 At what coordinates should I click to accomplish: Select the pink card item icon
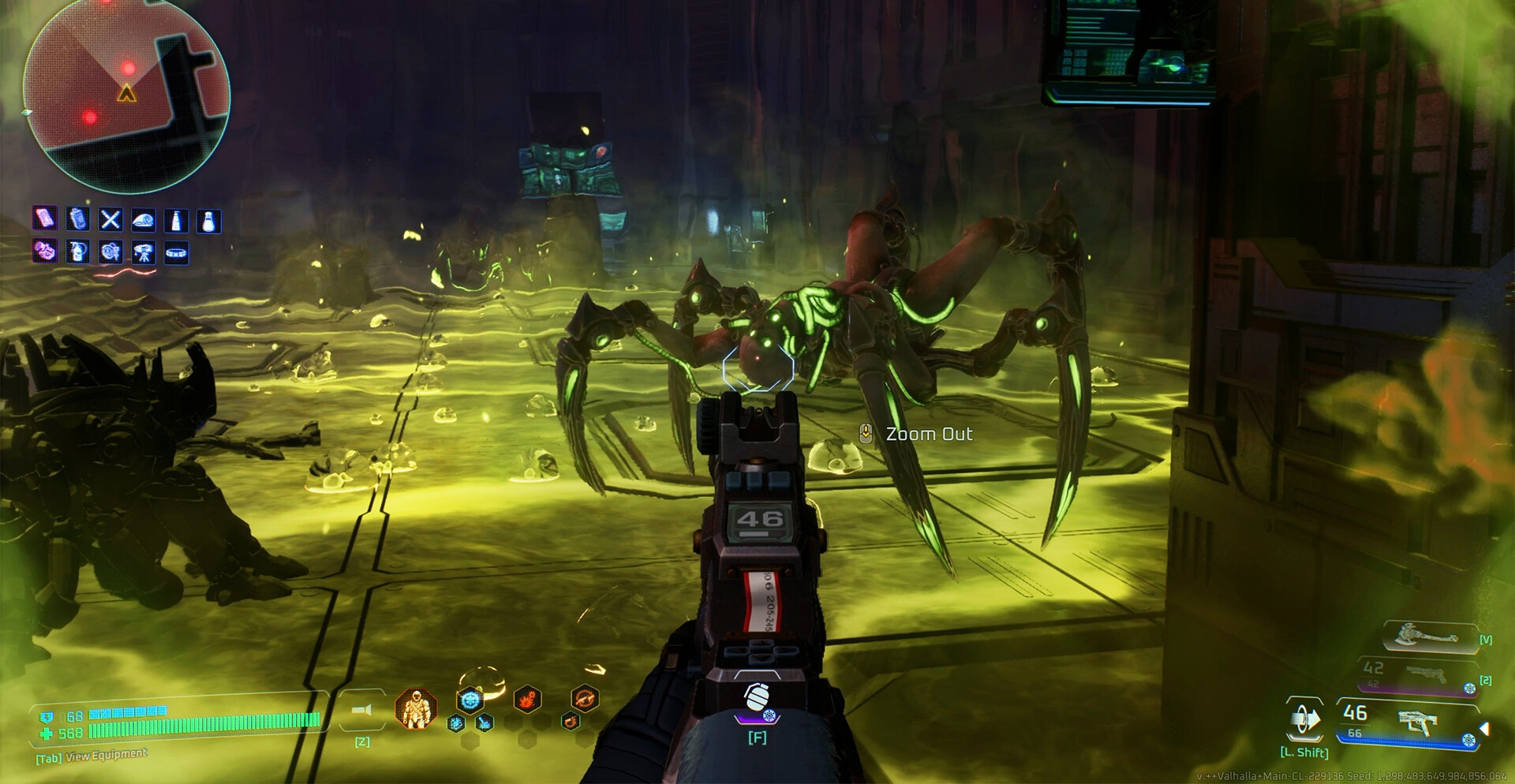tap(45, 218)
